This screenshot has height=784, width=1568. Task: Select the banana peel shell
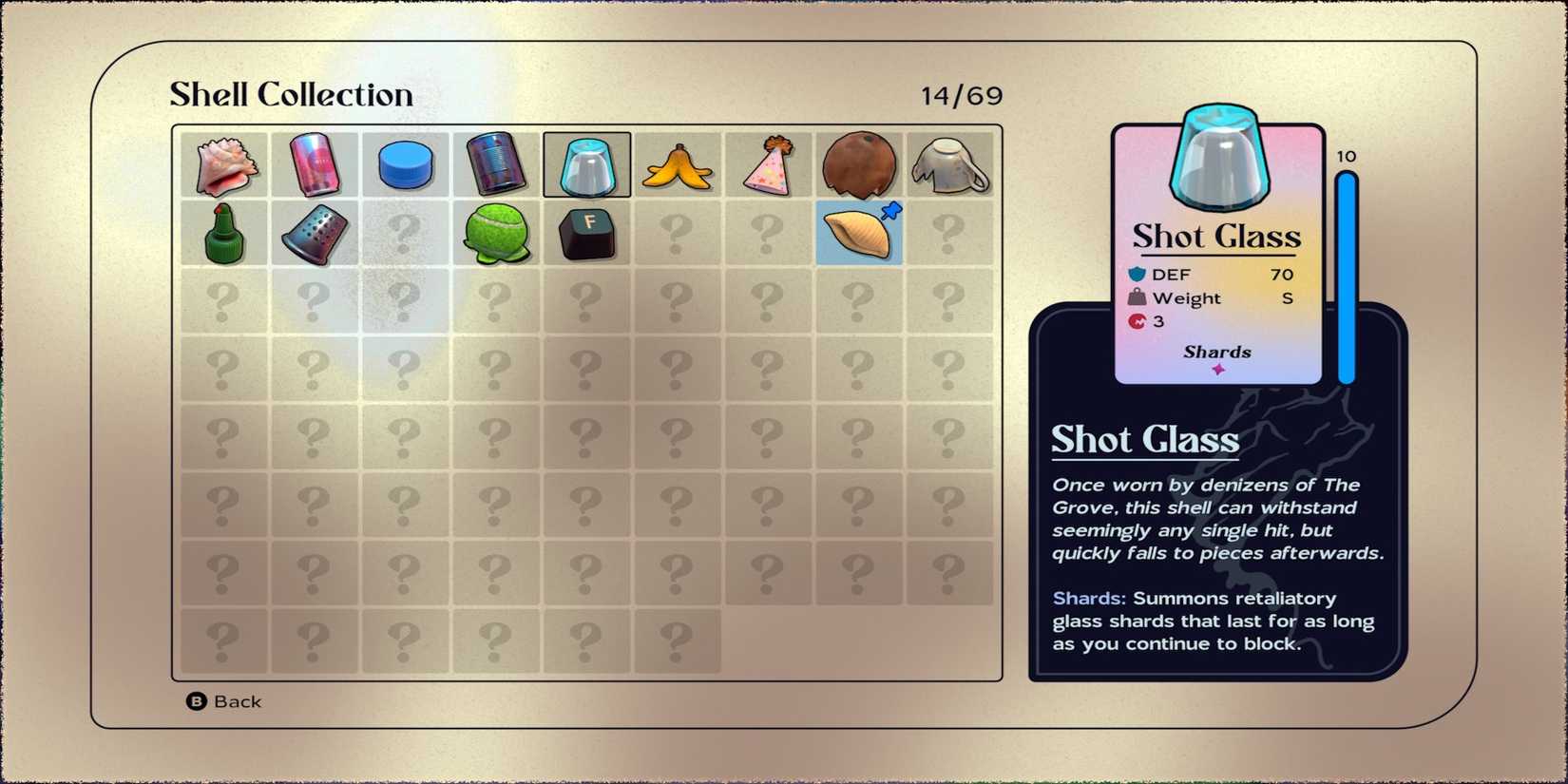tap(679, 164)
